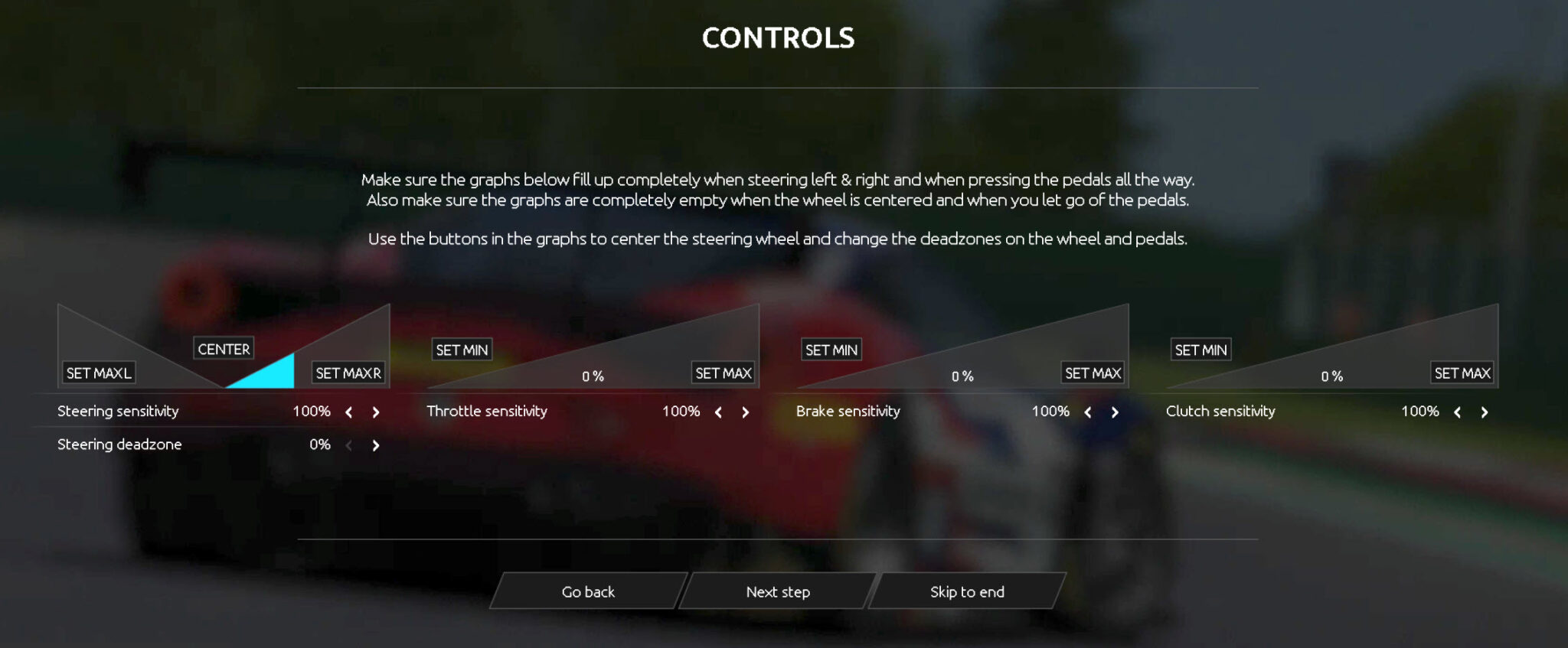Click SET MIN on the throttle graph
This screenshot has height=648, width=1568.
461,349
